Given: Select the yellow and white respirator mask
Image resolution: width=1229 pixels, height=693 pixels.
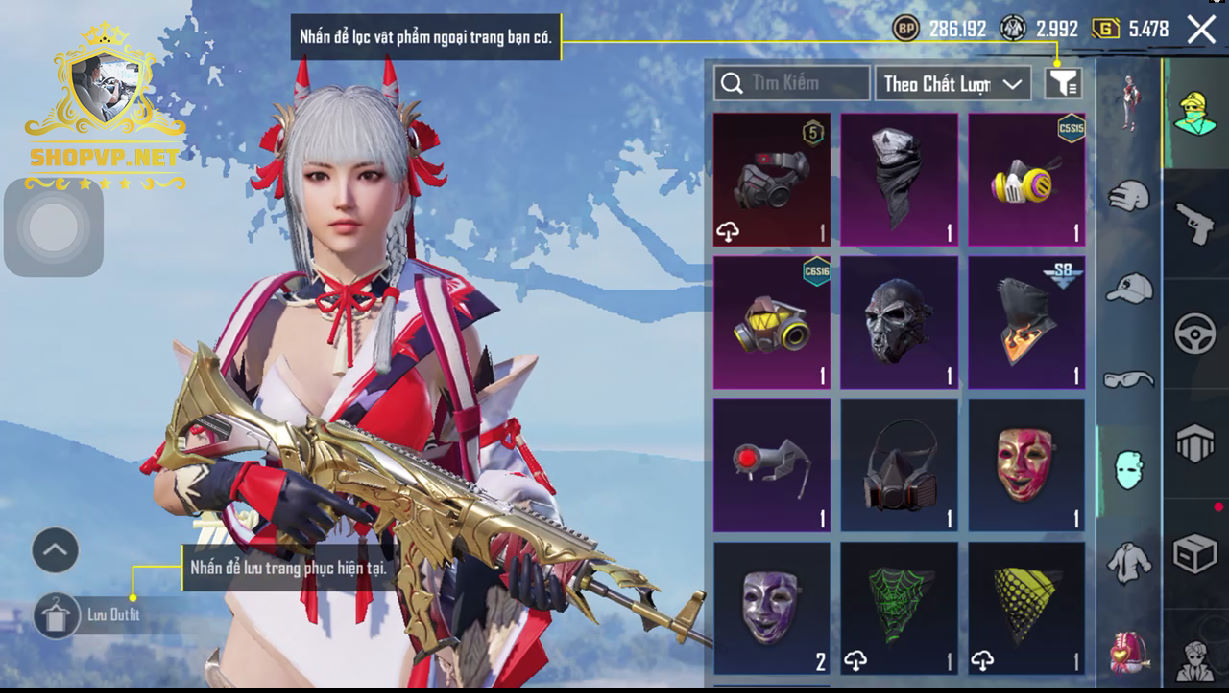Looking at the screenshot, I should tap(1026, 180).
